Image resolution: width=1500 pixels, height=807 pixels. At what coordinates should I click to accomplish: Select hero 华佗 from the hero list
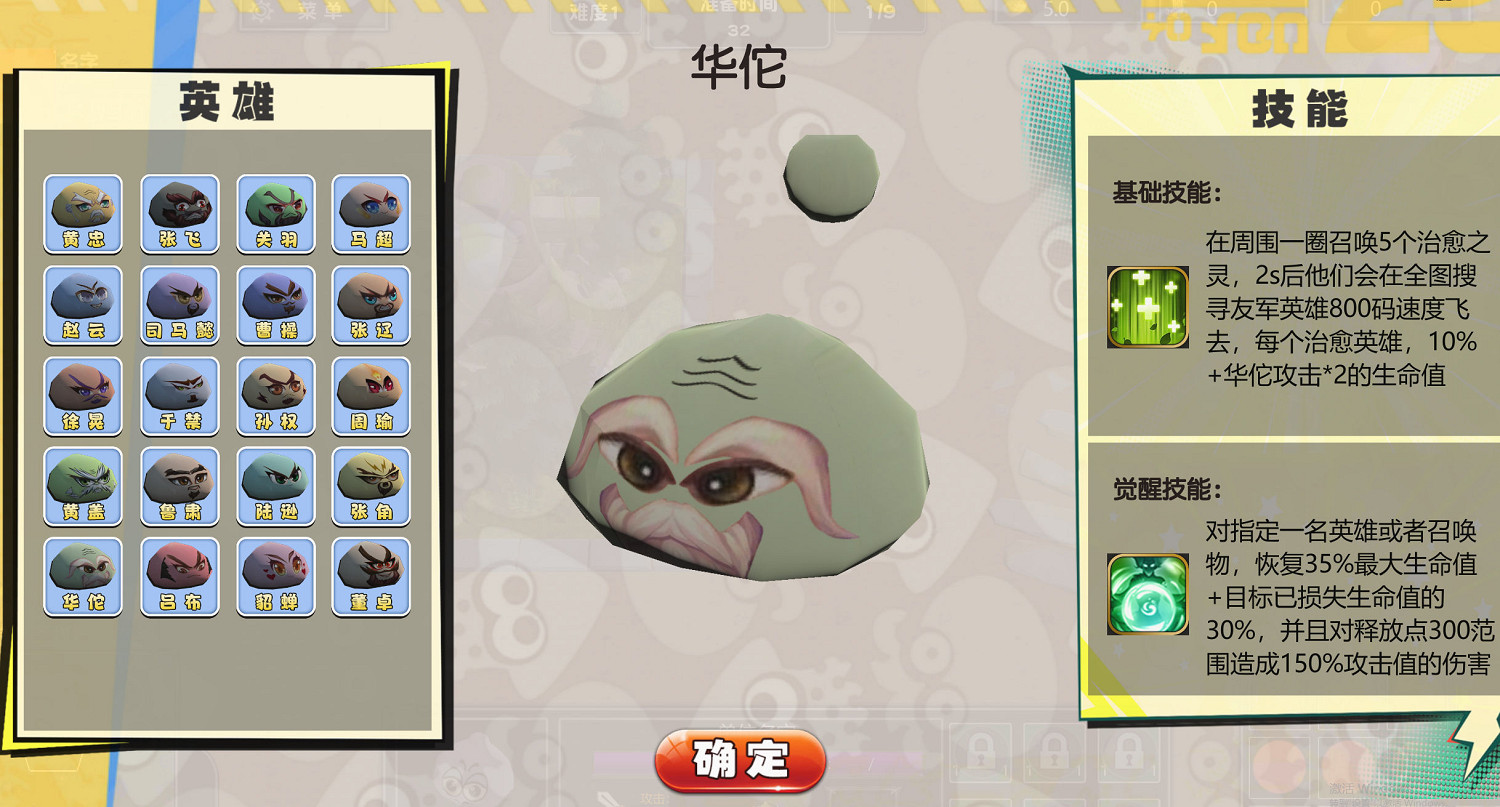pos(83,575)
